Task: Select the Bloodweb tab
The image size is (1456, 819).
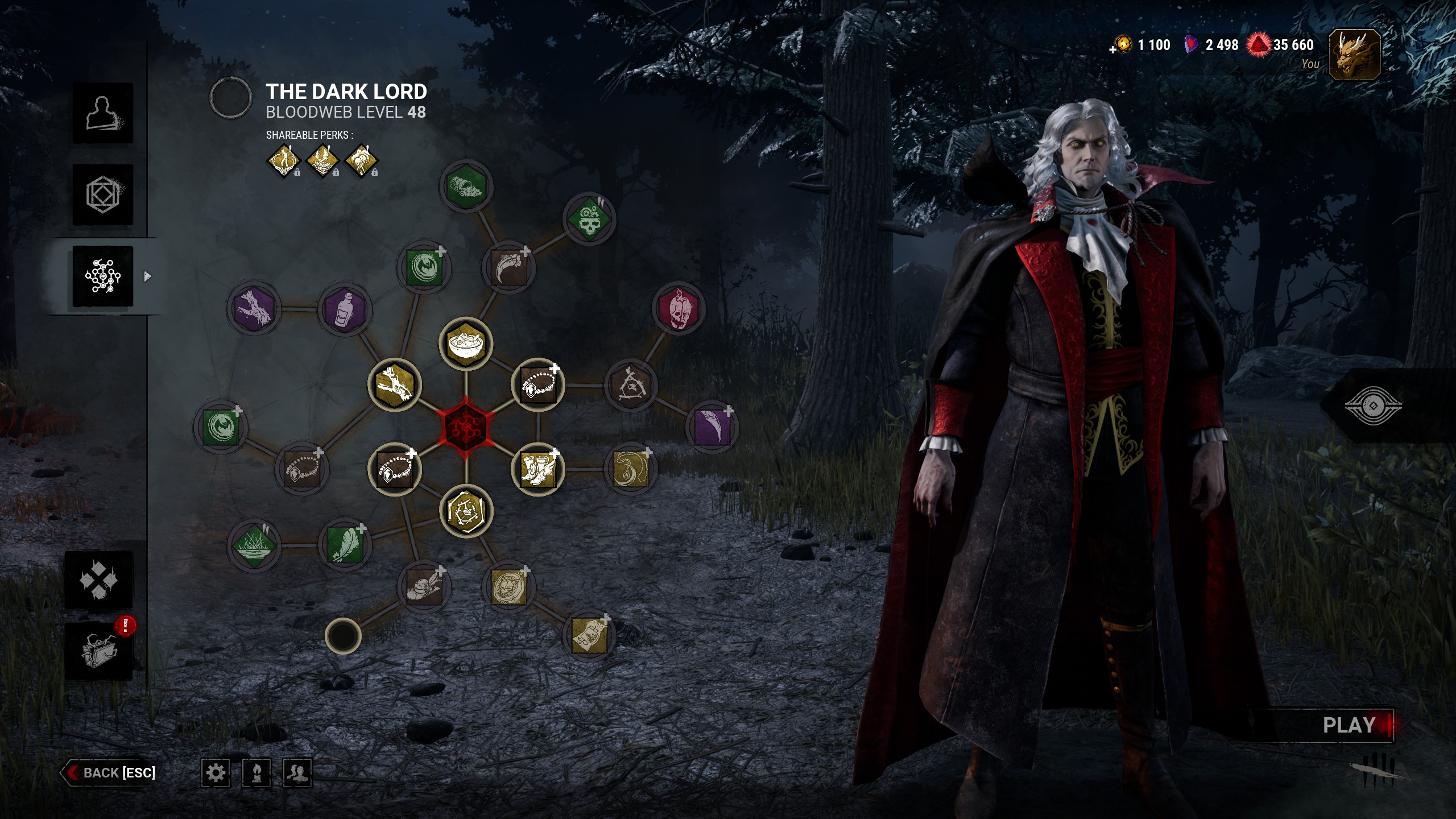Action: [103, 276]
